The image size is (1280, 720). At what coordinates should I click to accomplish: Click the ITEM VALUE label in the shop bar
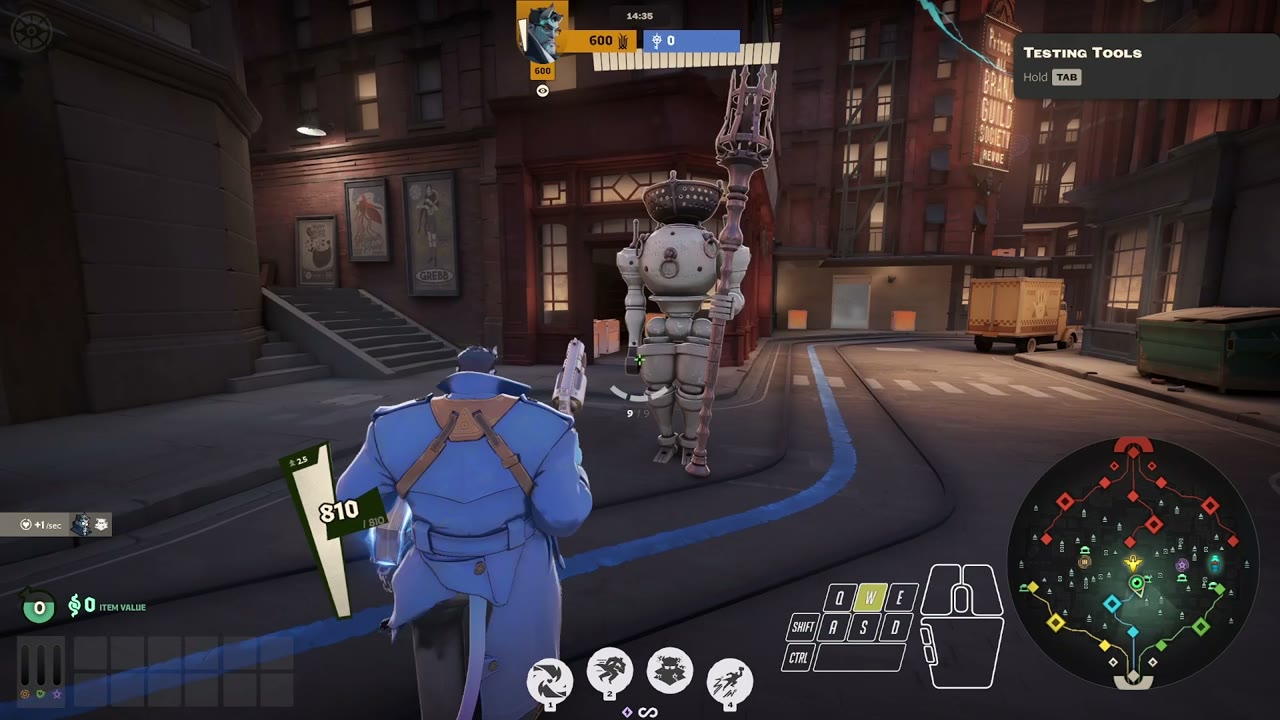pyautogui.click(x=121, y=607)
